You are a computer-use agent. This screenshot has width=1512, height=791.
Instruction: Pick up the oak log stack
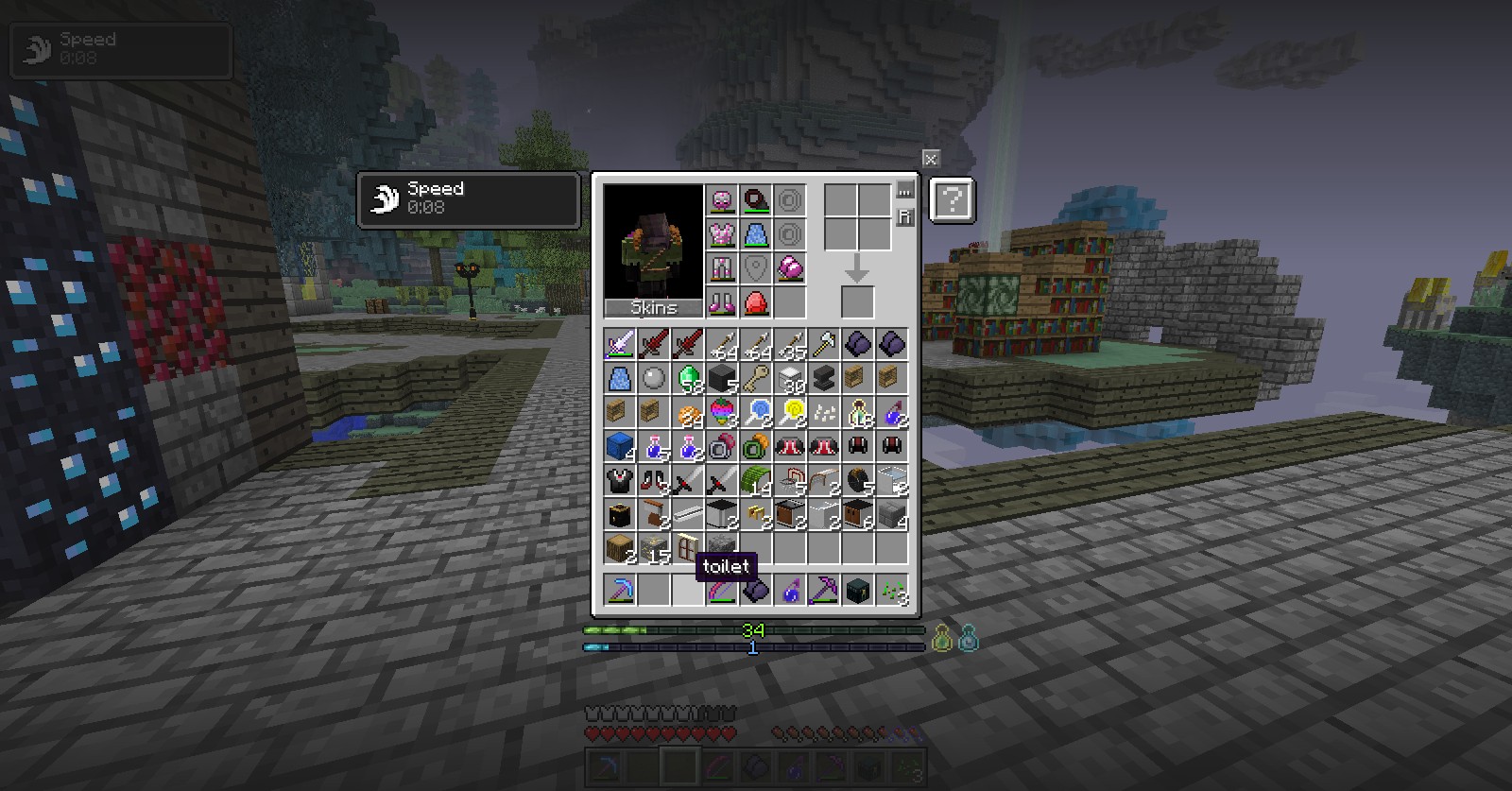[x=620, y=548]
